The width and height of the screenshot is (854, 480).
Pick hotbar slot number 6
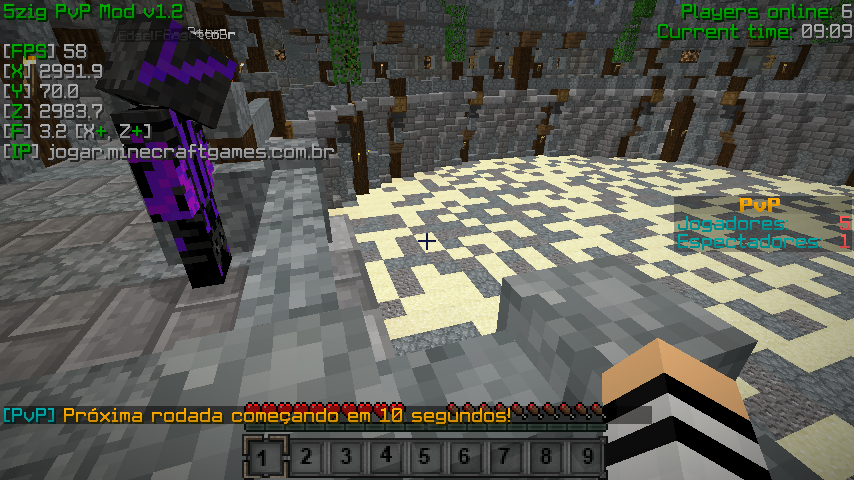point(466,458)
